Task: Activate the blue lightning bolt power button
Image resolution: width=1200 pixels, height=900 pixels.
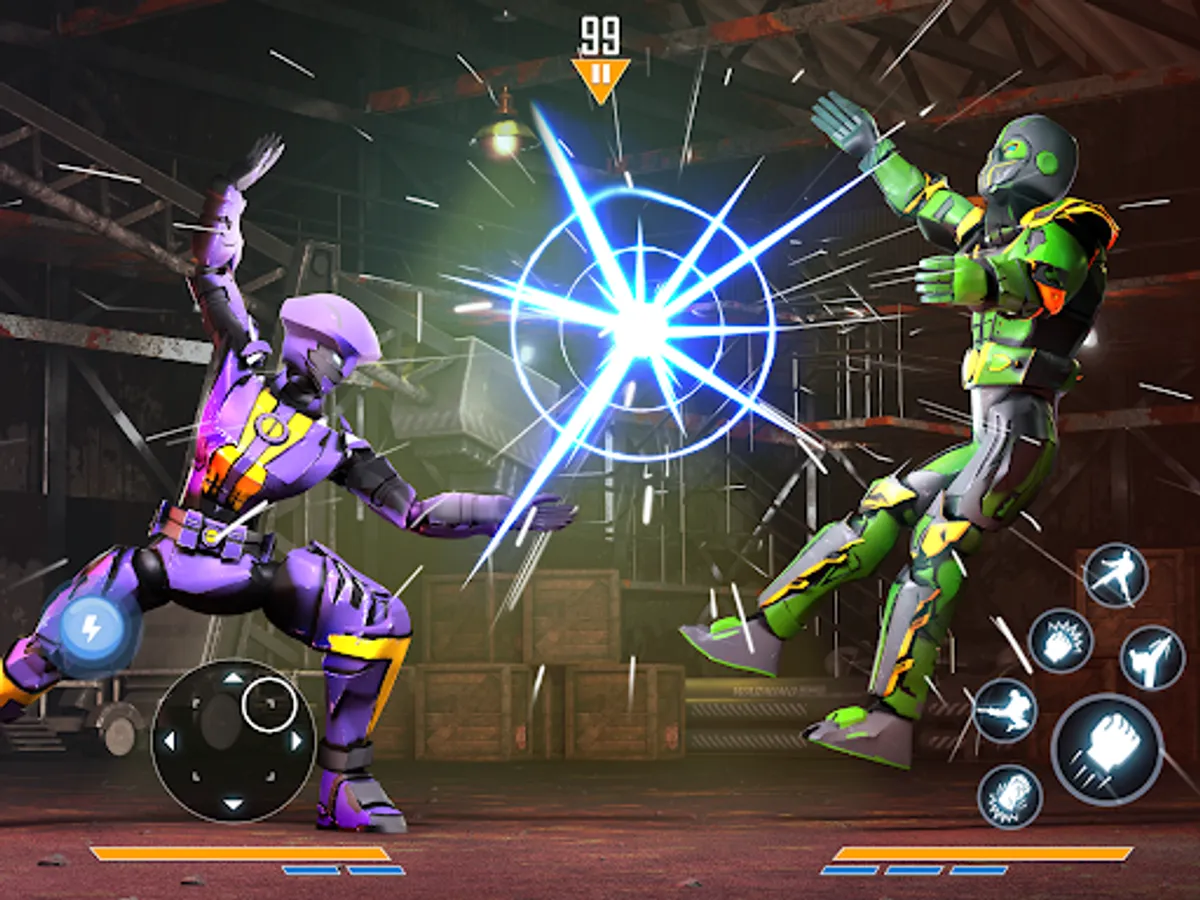Action: coord(91,630)
